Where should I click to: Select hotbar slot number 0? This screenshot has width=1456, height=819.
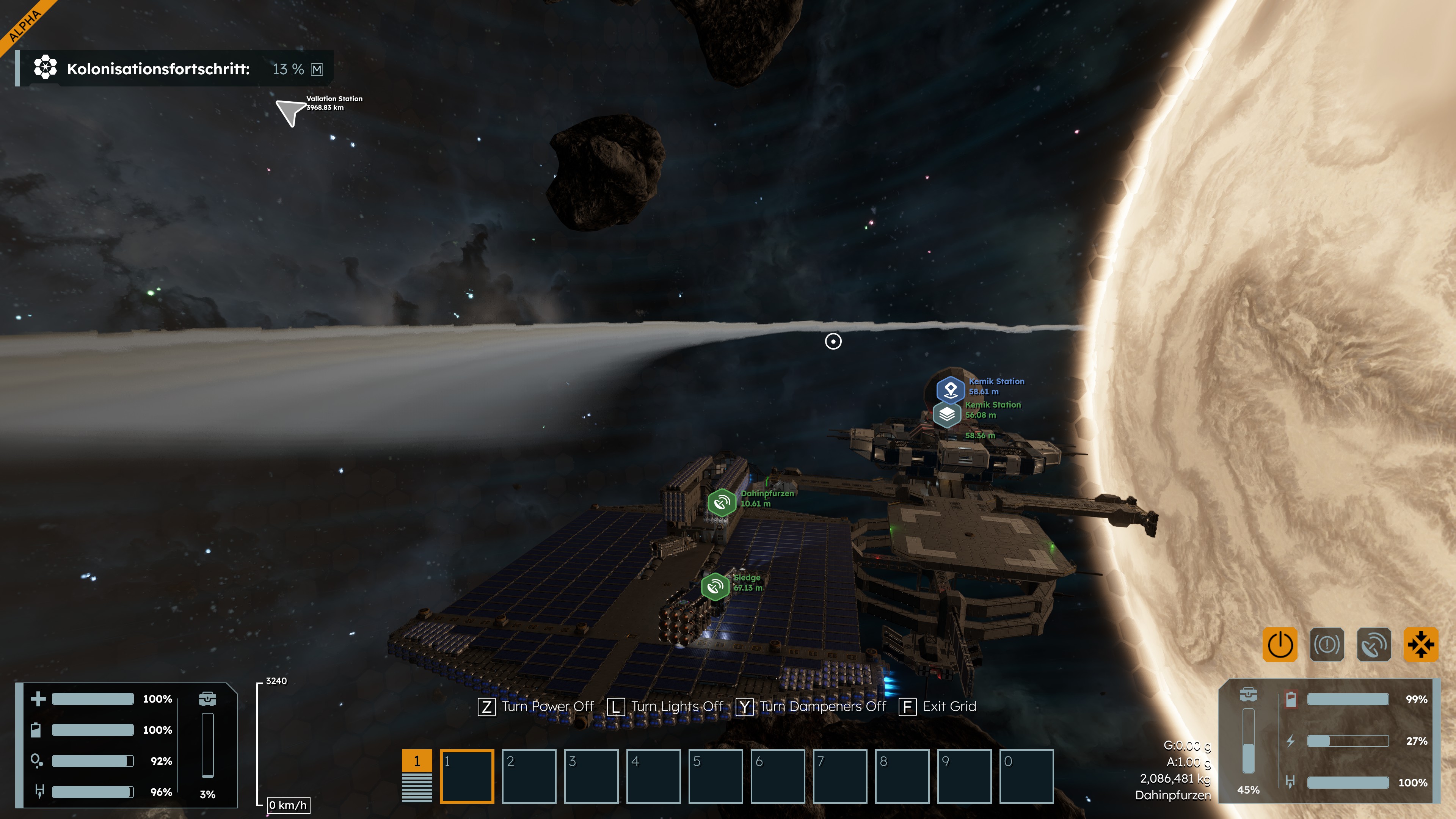1026,776
